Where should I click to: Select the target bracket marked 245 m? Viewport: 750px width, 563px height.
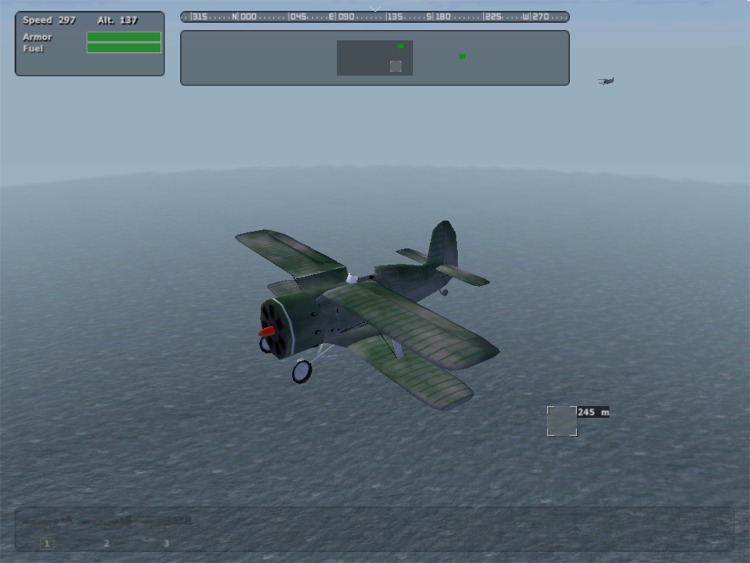click(x=562, y=421)
